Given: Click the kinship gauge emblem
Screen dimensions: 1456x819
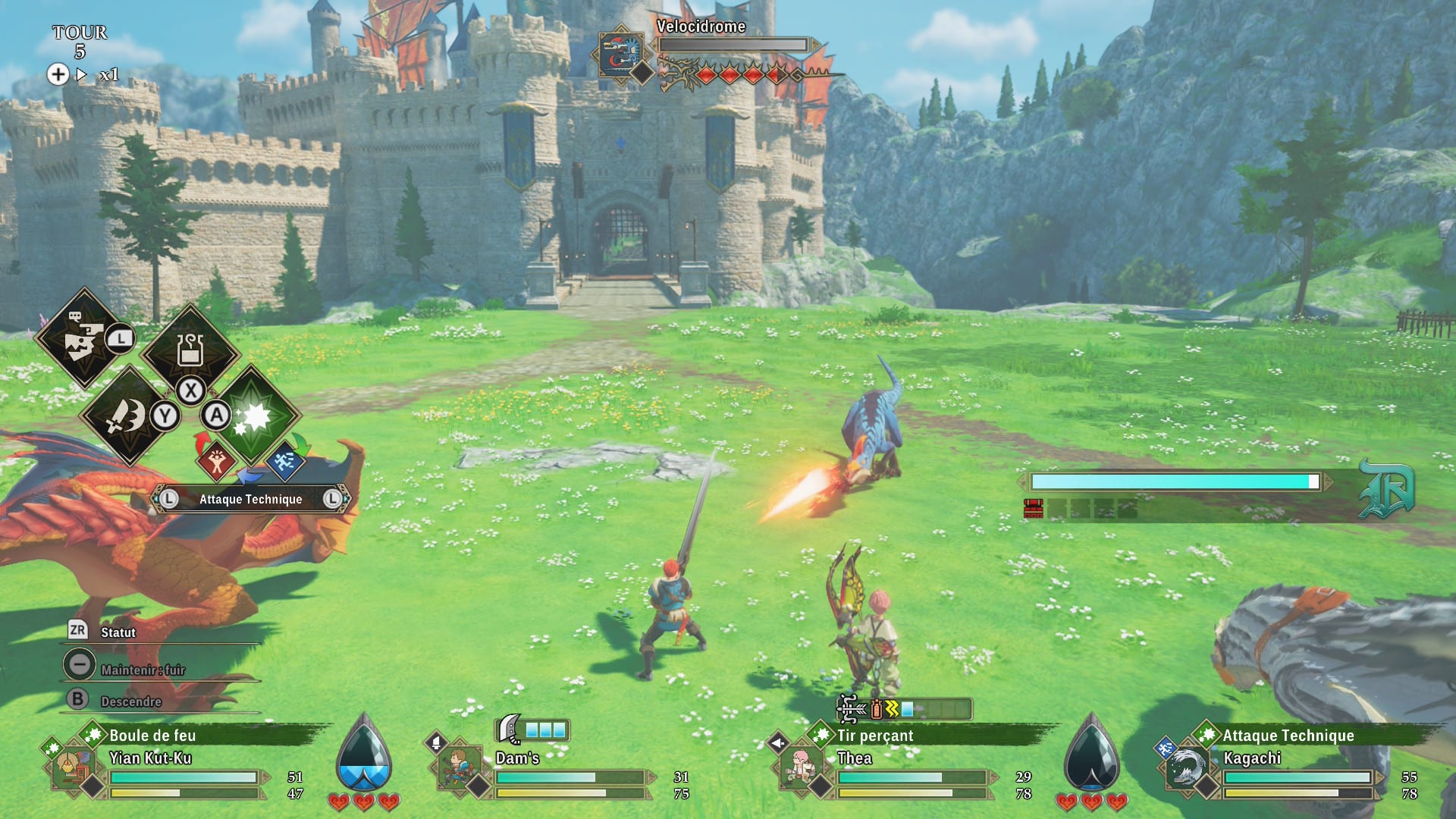Looking at the screenshot, I should [1386, 489].
